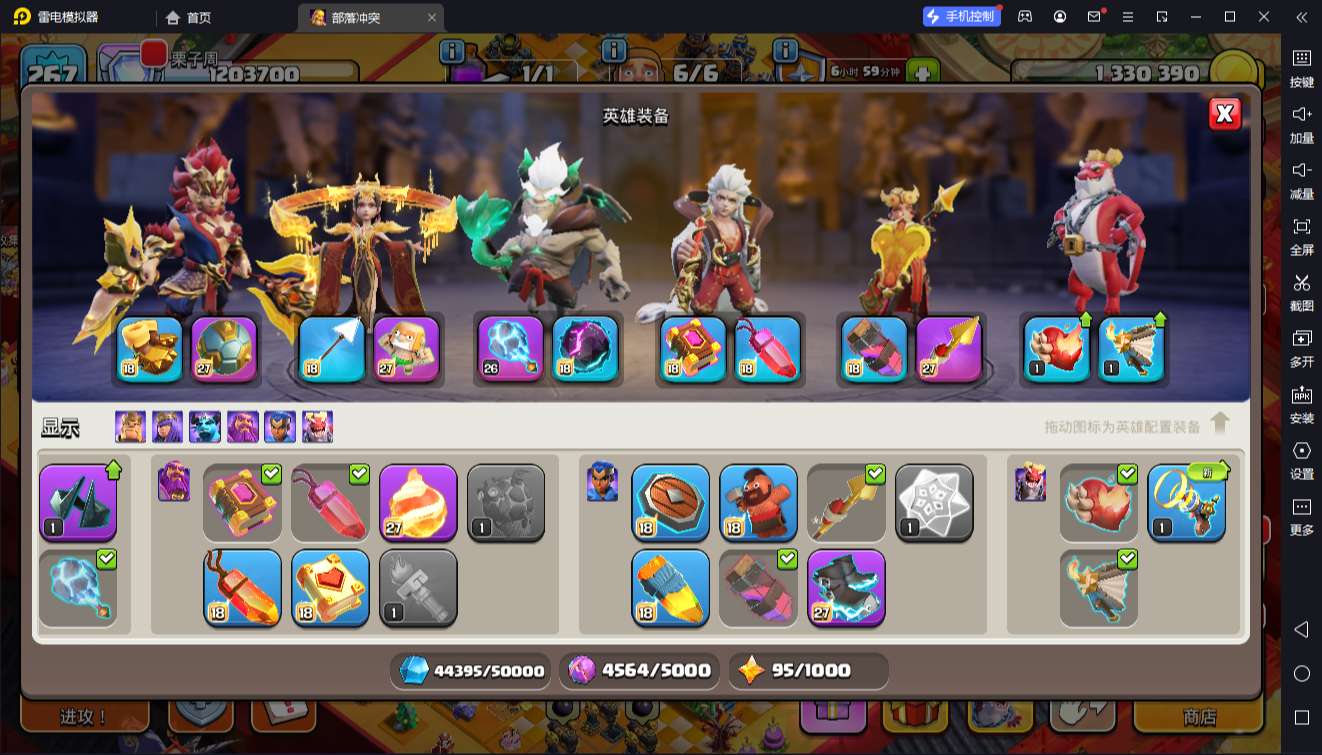Viewport: 1322px width, 755px height.
Task: Close the hero equipment window
Action: 1225,114
